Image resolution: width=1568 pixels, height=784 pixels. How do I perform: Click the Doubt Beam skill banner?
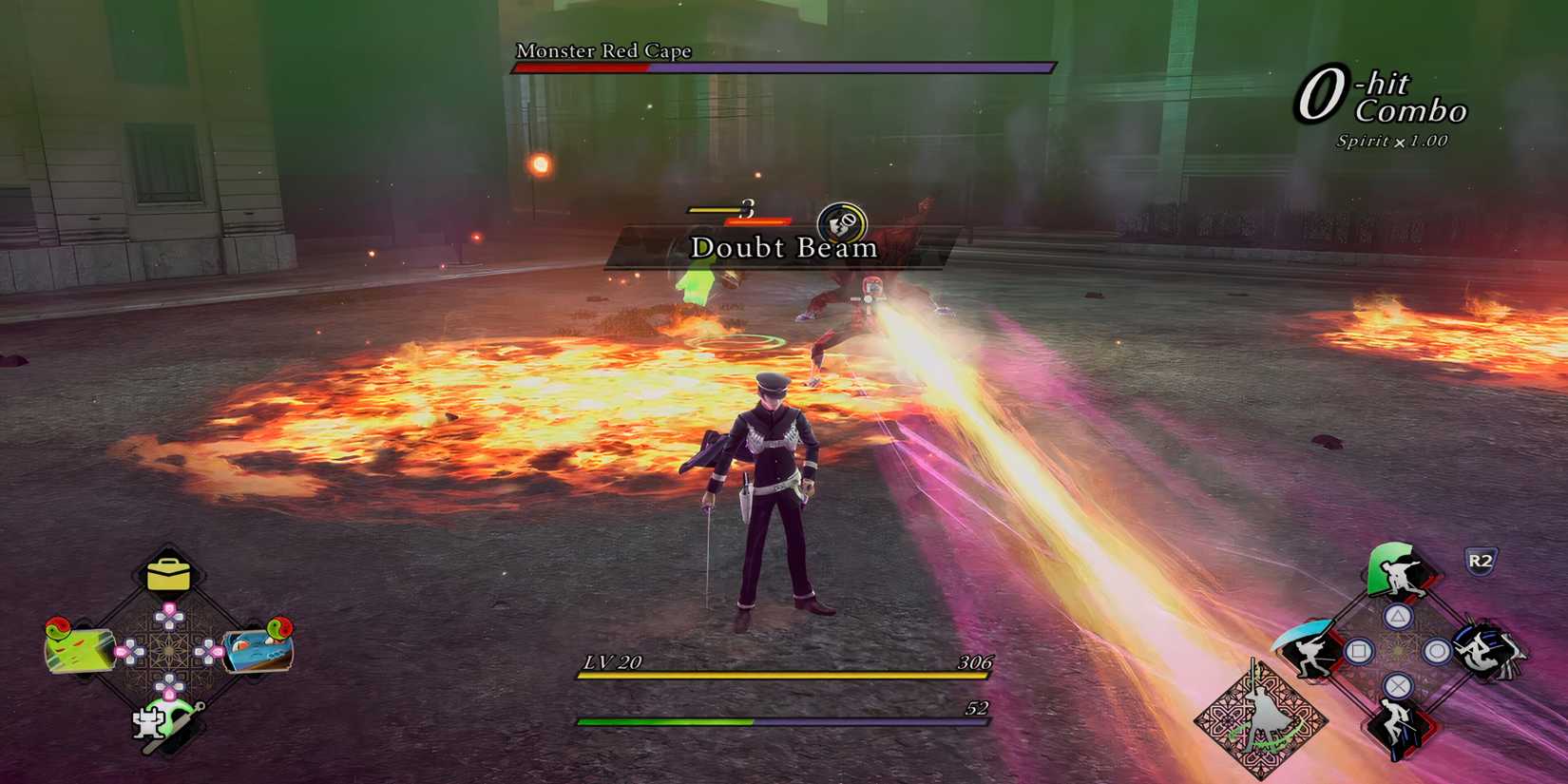pos(782,248)
